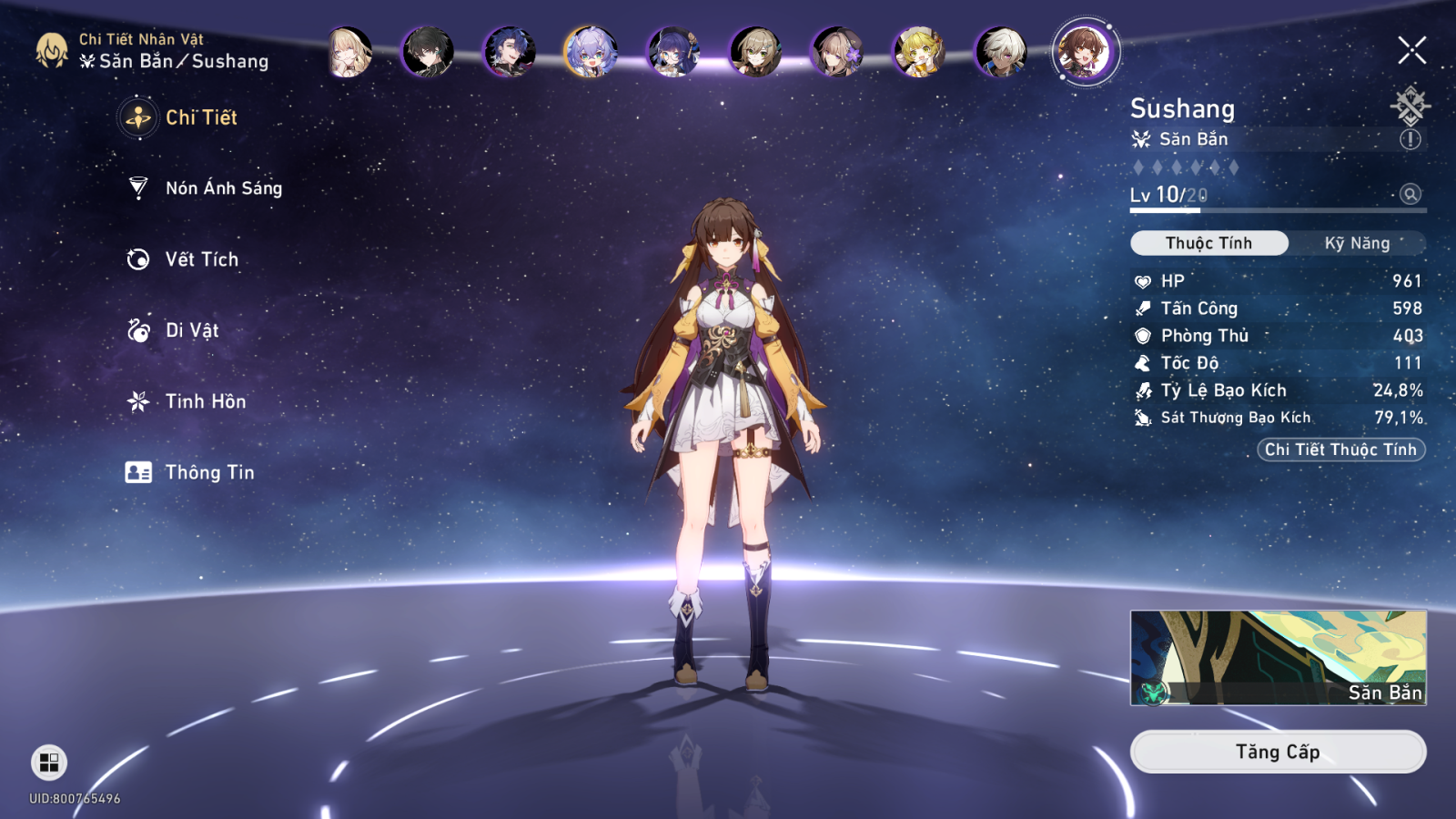This screenshot has width=1456, height=819.
Task: Open the Thông Tin section
Action: click(x=209, y=472)
